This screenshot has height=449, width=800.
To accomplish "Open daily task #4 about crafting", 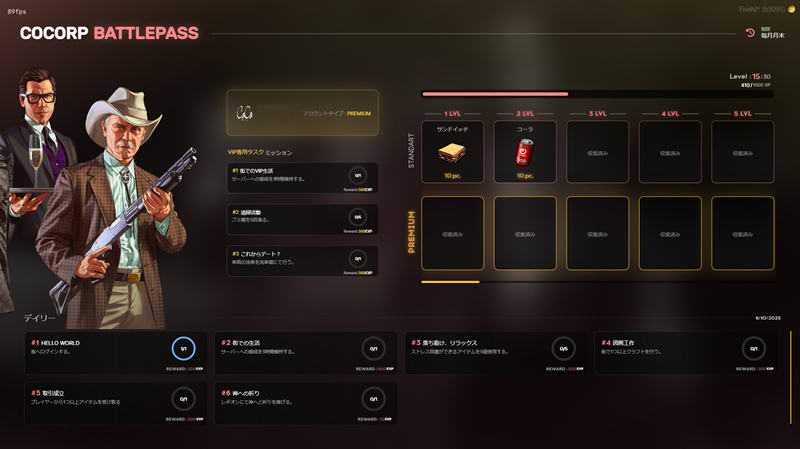I will click(x=685, y=353).
